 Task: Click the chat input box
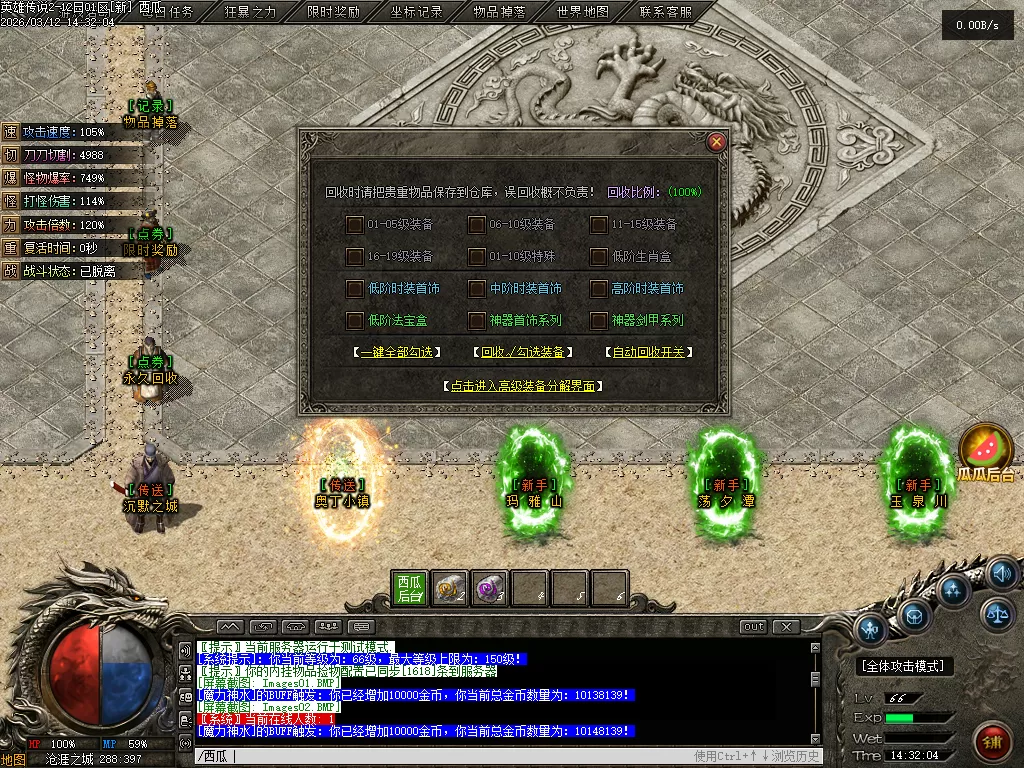450,756
